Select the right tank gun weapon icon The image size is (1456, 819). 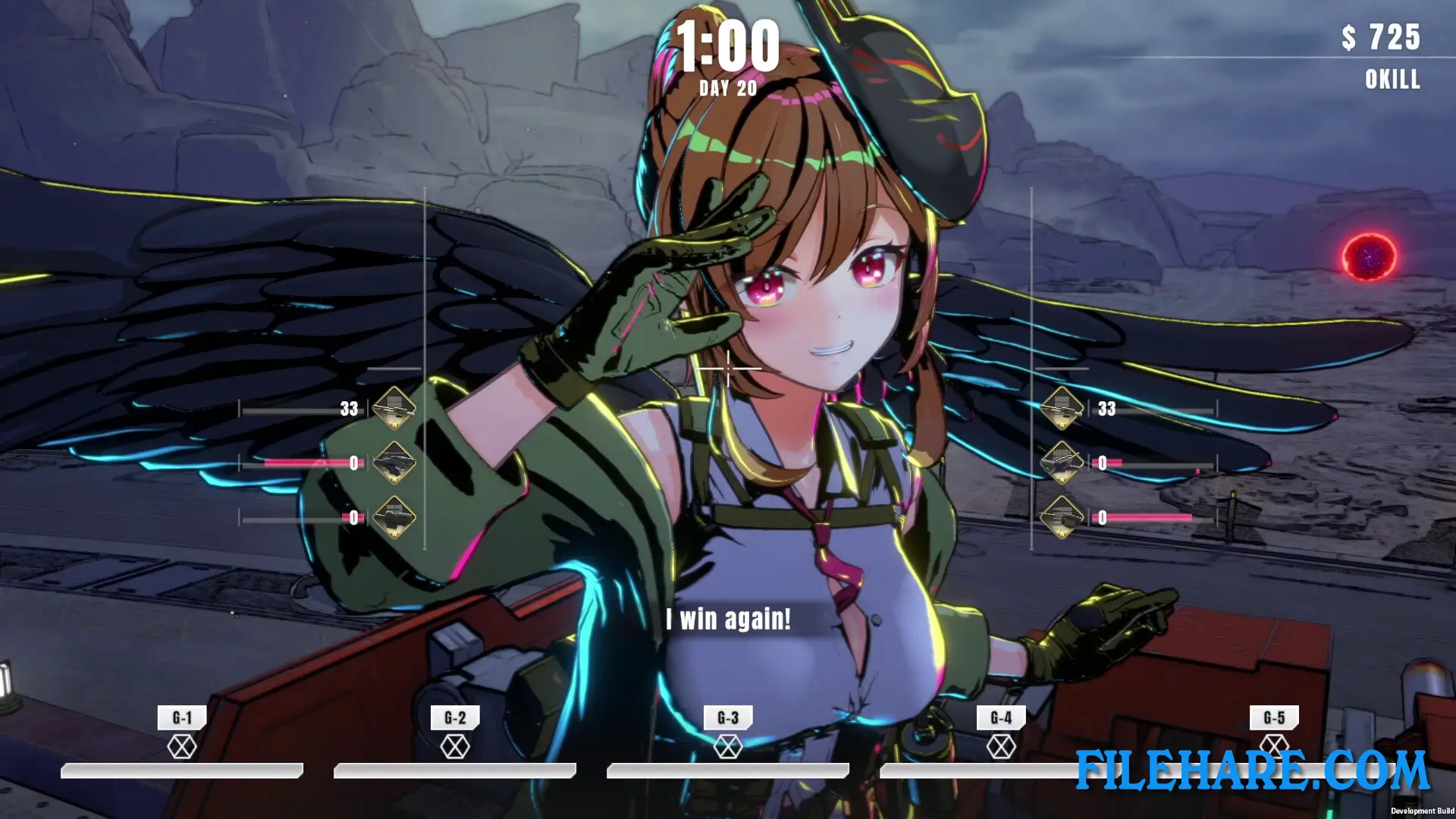click(x=1062, y=519)
